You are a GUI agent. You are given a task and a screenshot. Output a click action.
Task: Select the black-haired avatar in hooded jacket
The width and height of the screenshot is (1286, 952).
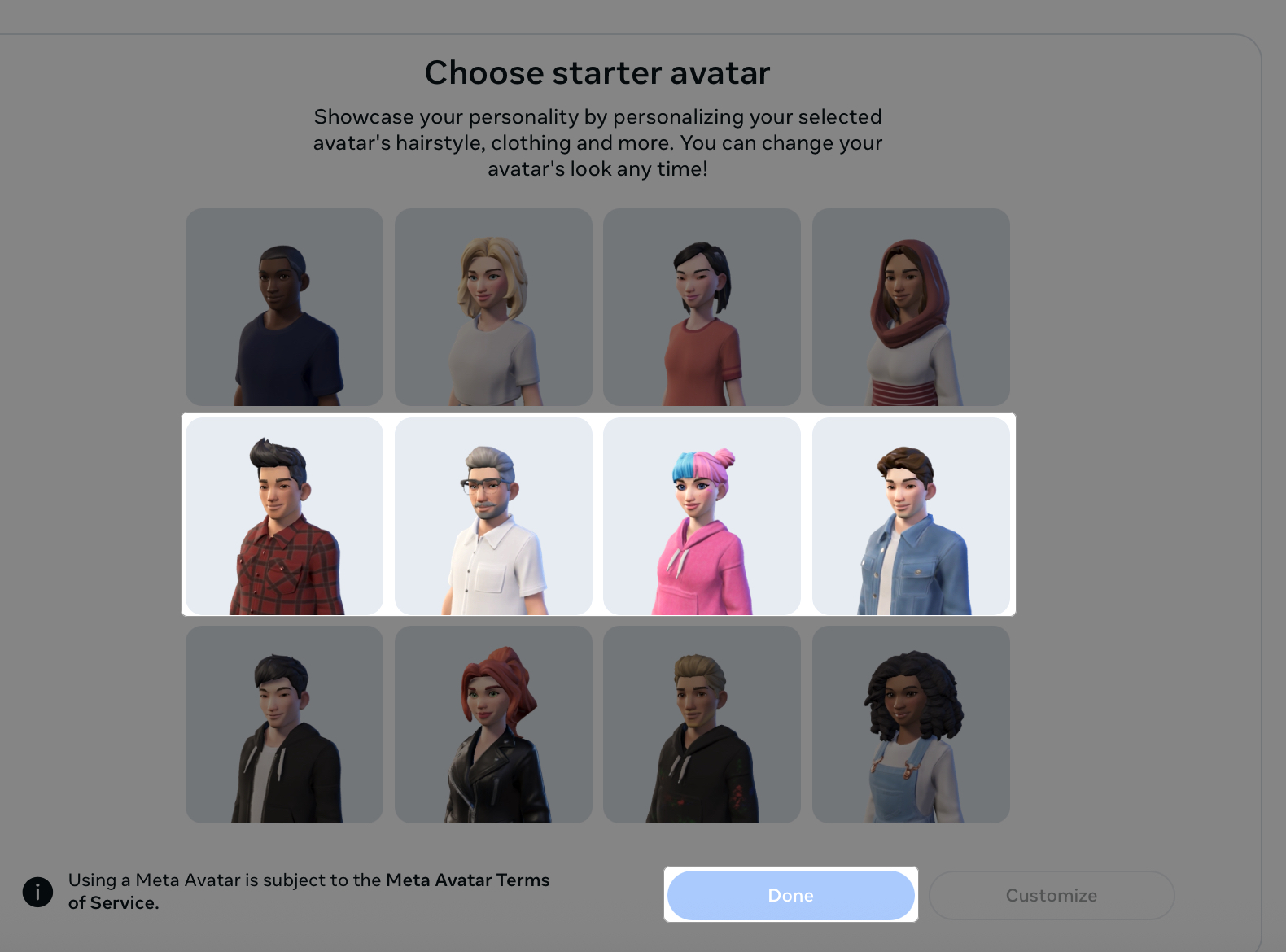[x=283, y=724]
